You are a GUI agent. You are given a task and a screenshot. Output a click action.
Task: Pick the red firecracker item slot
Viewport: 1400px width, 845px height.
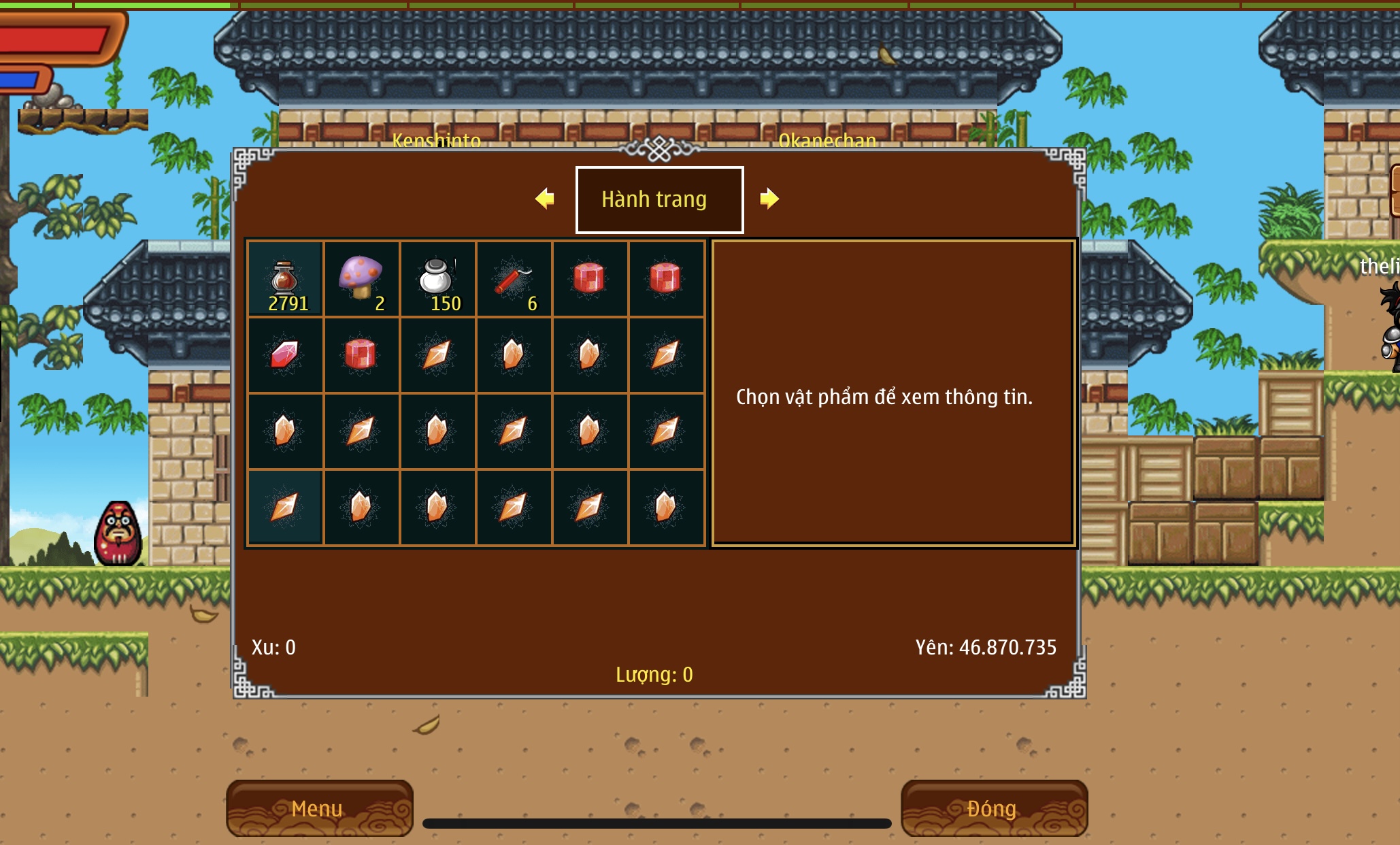pyautogui.click(x=514, y=279)
